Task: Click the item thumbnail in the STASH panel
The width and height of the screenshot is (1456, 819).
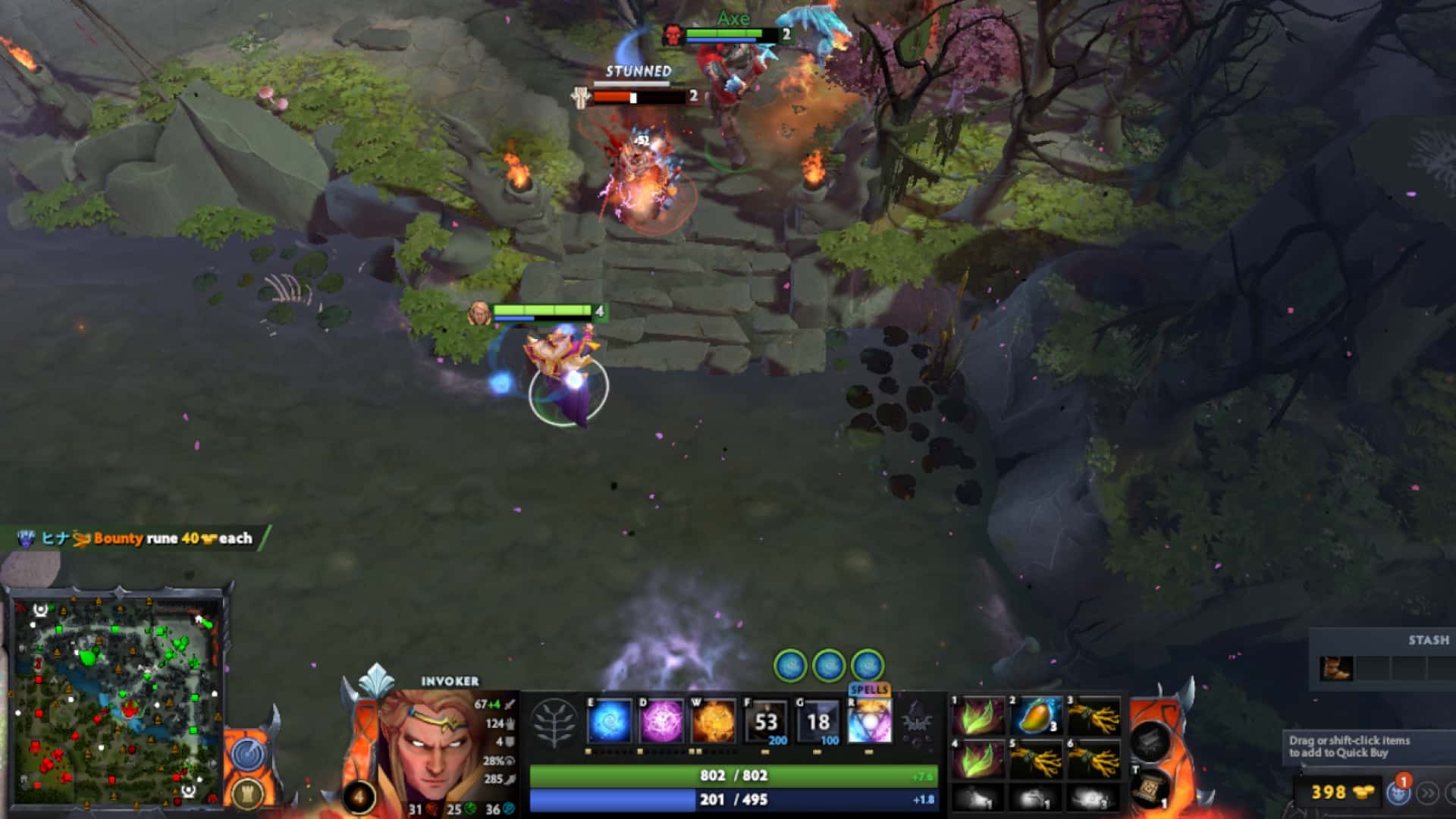Action: [1336, 669]
